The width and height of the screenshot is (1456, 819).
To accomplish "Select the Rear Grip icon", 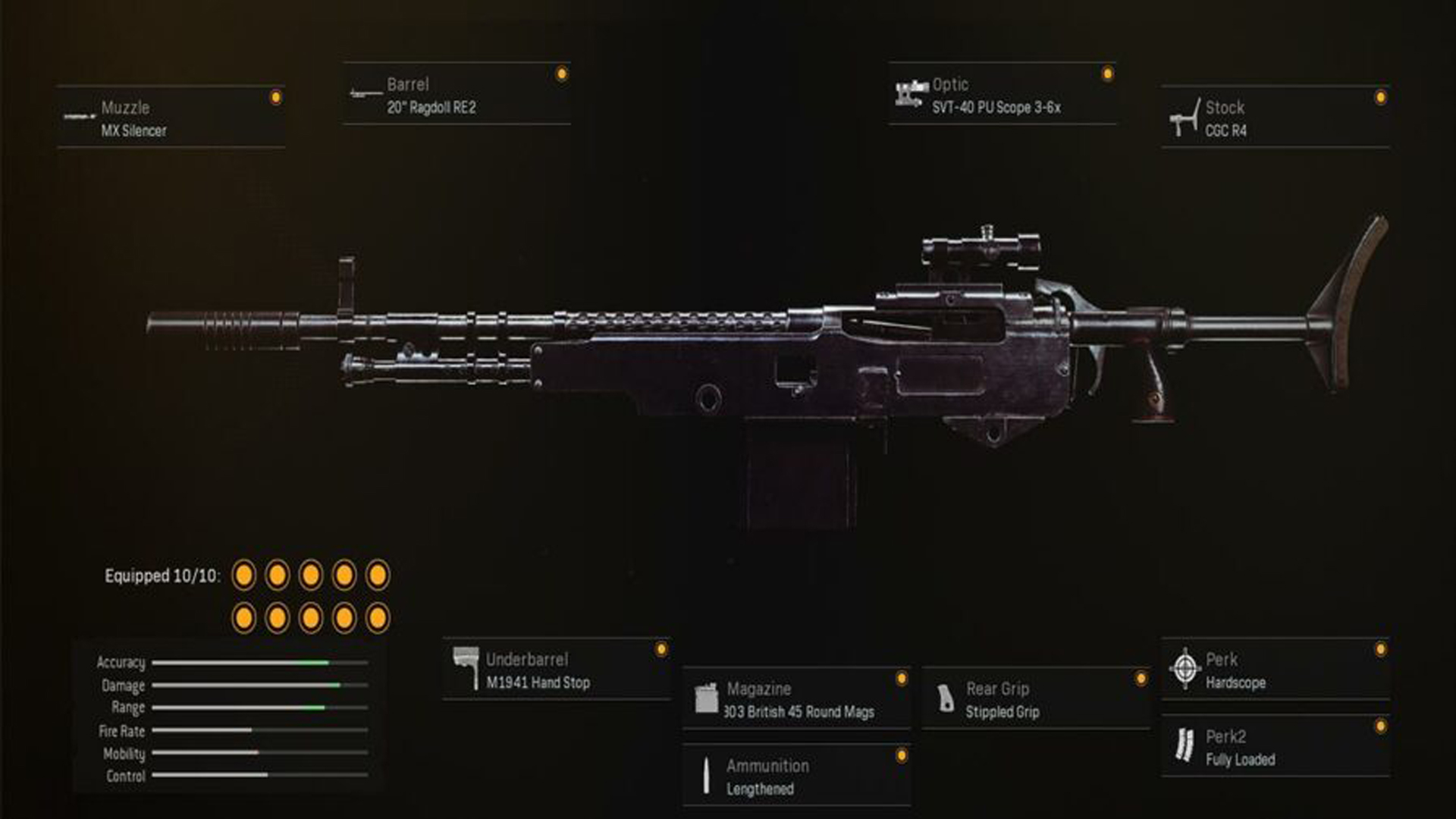I will (x=946, y=698).
